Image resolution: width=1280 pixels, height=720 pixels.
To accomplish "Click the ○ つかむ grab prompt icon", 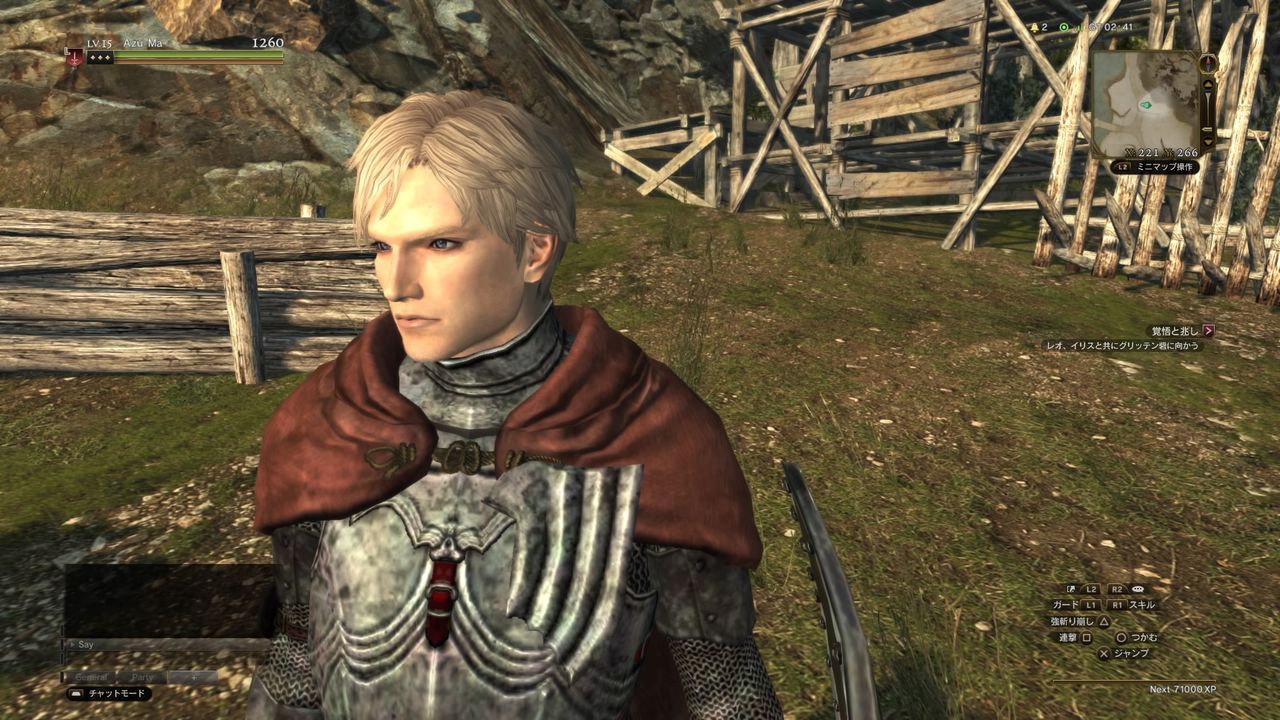I will (x=1121, y=638).
